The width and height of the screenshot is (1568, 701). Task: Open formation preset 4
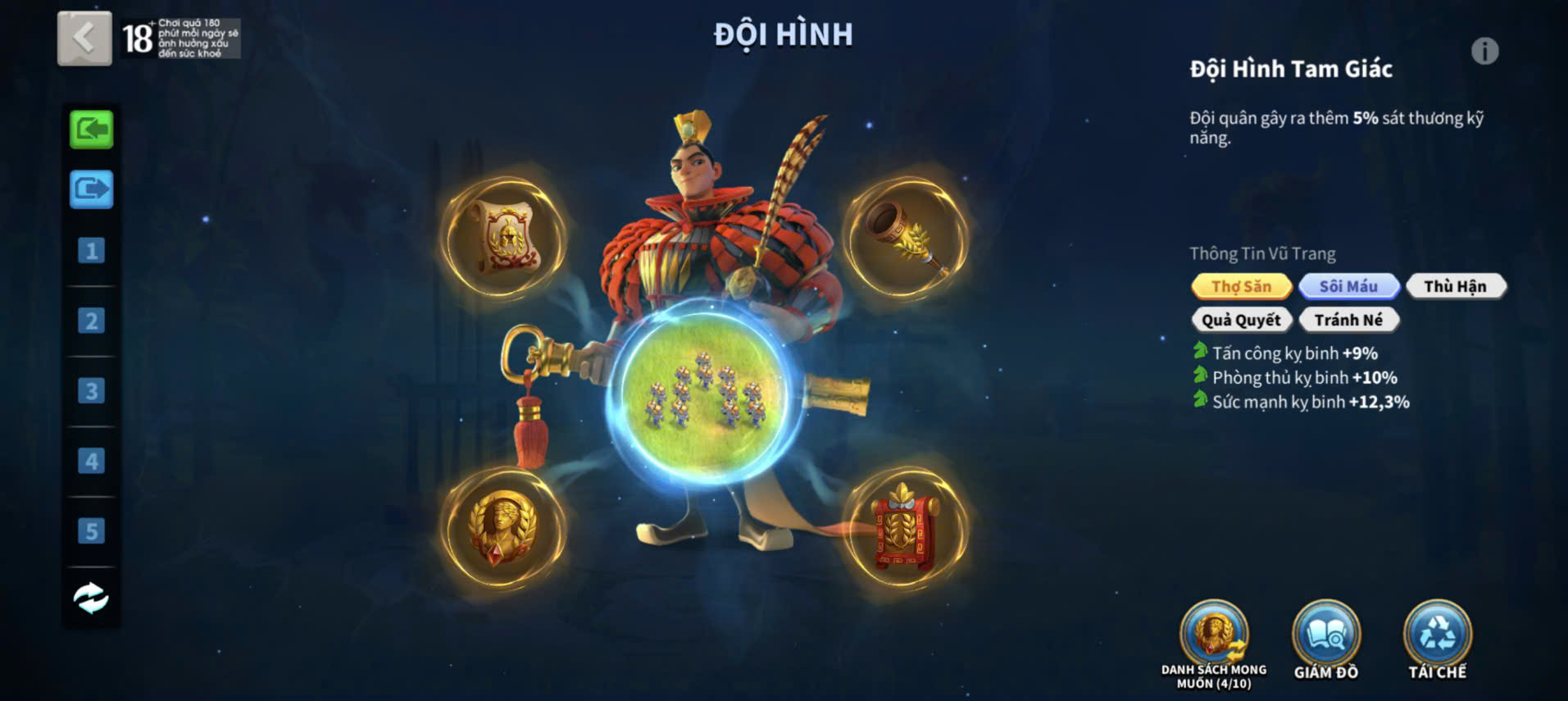[x=91, y=461]
